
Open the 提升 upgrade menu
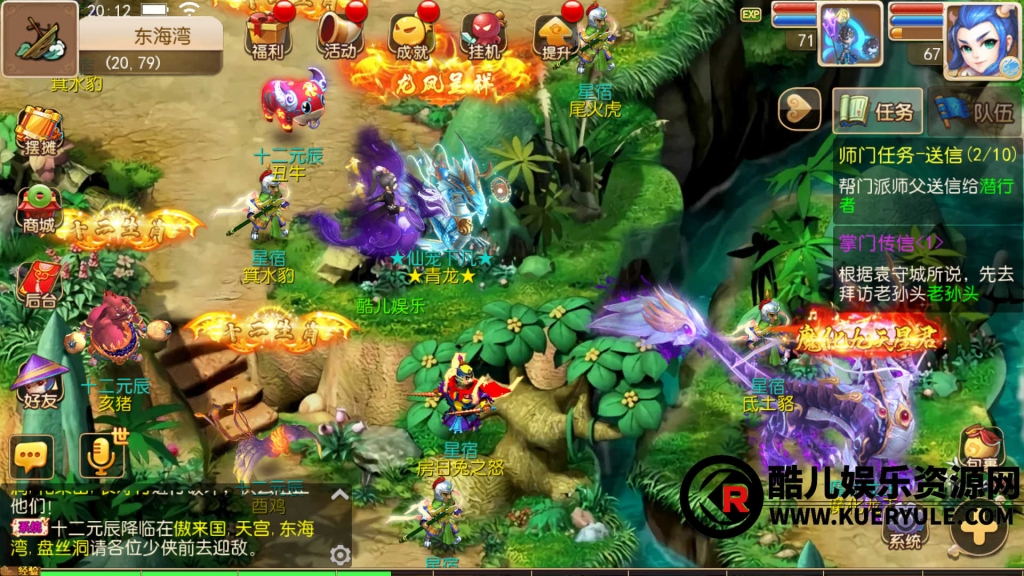(x=556, y=36)
